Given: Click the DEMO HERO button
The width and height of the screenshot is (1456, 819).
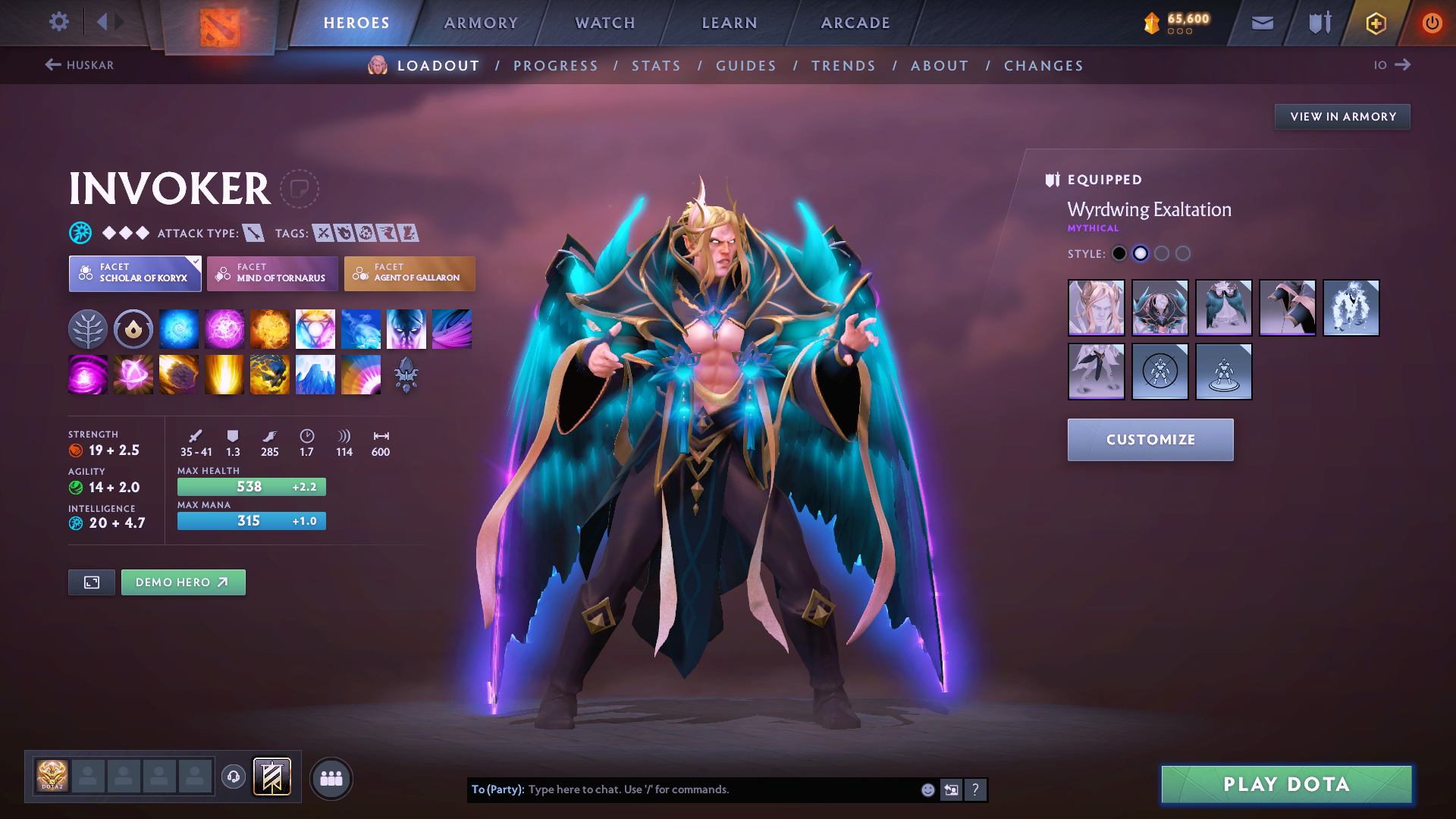Looking at the screenshot, I should click(183, 582).
